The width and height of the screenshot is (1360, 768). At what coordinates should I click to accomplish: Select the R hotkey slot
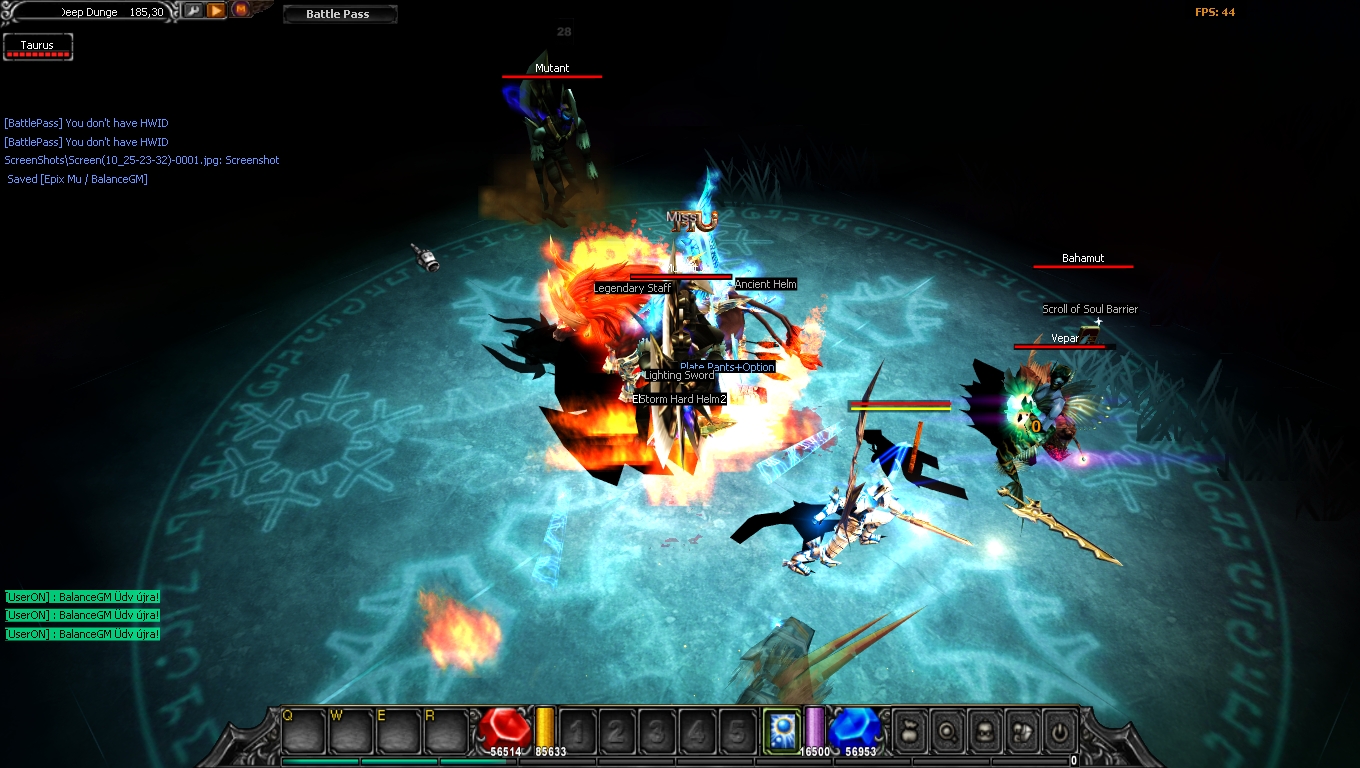[446, 732]
